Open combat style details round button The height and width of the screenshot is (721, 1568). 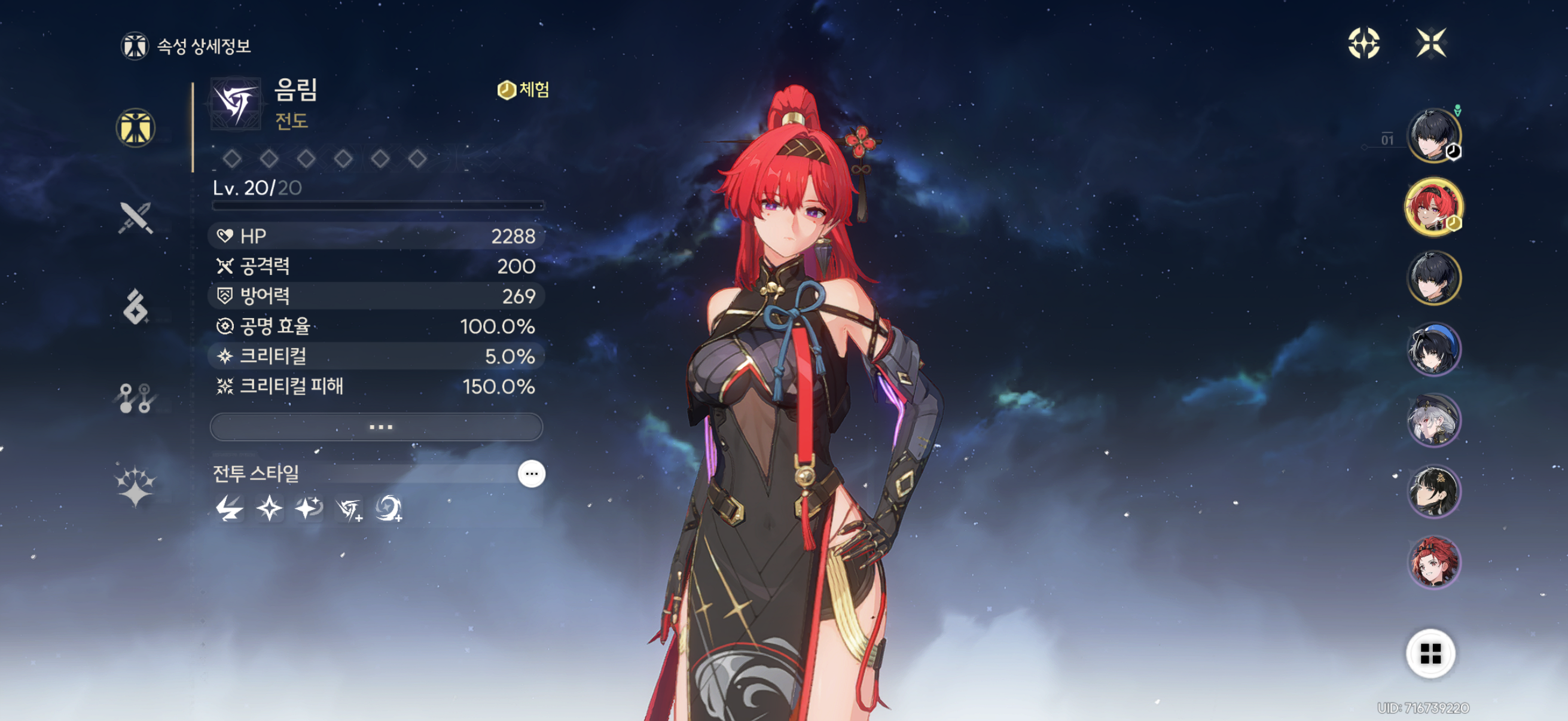pos(531,473)
